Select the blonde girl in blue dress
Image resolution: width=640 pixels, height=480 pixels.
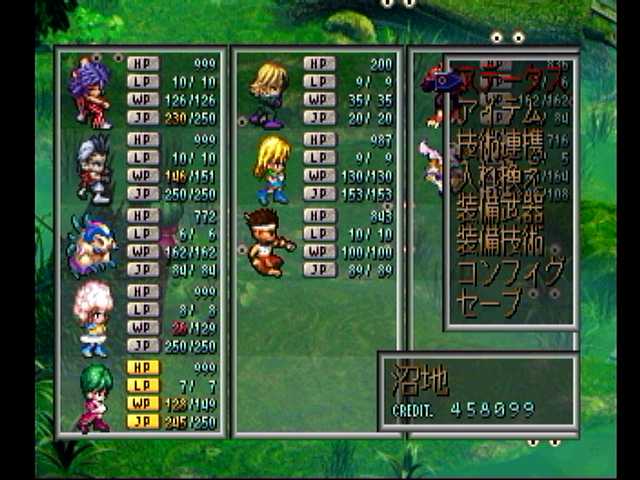pyautogui.click(x=270, y=167)
